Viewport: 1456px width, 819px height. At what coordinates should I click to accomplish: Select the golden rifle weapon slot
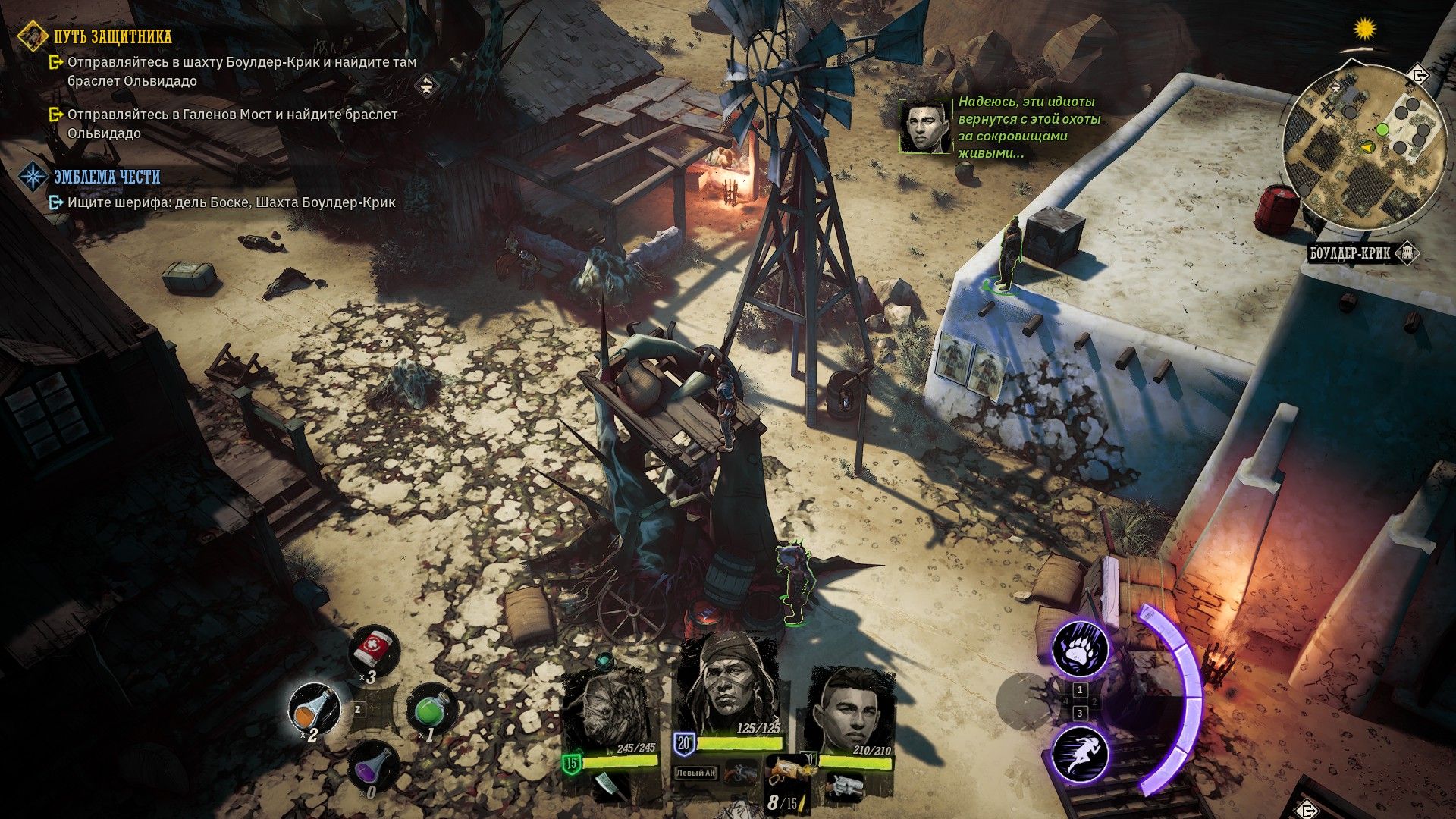784,773
